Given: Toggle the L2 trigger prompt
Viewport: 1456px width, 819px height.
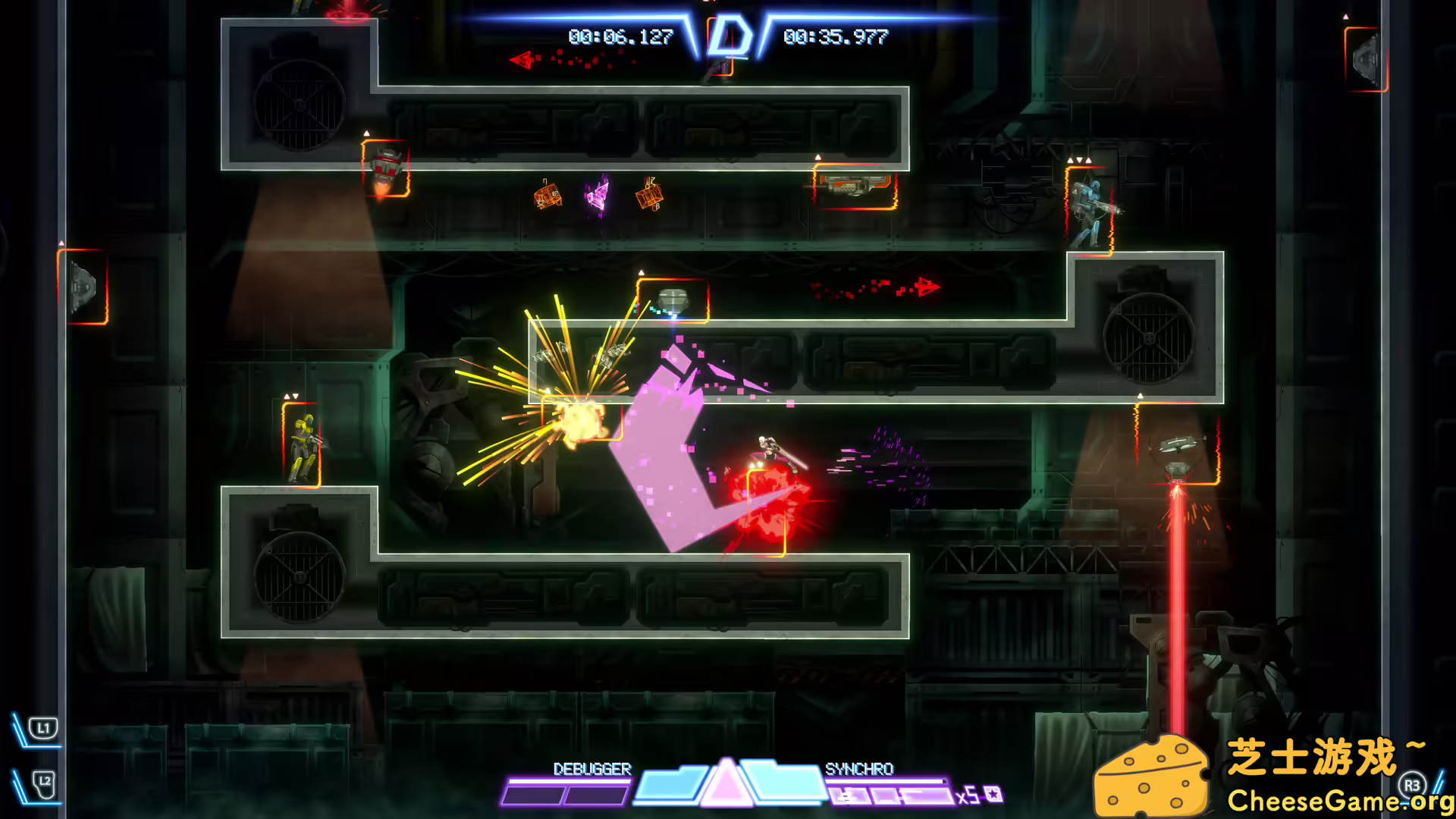Looking at the screenshot, I should pos(43,786).
